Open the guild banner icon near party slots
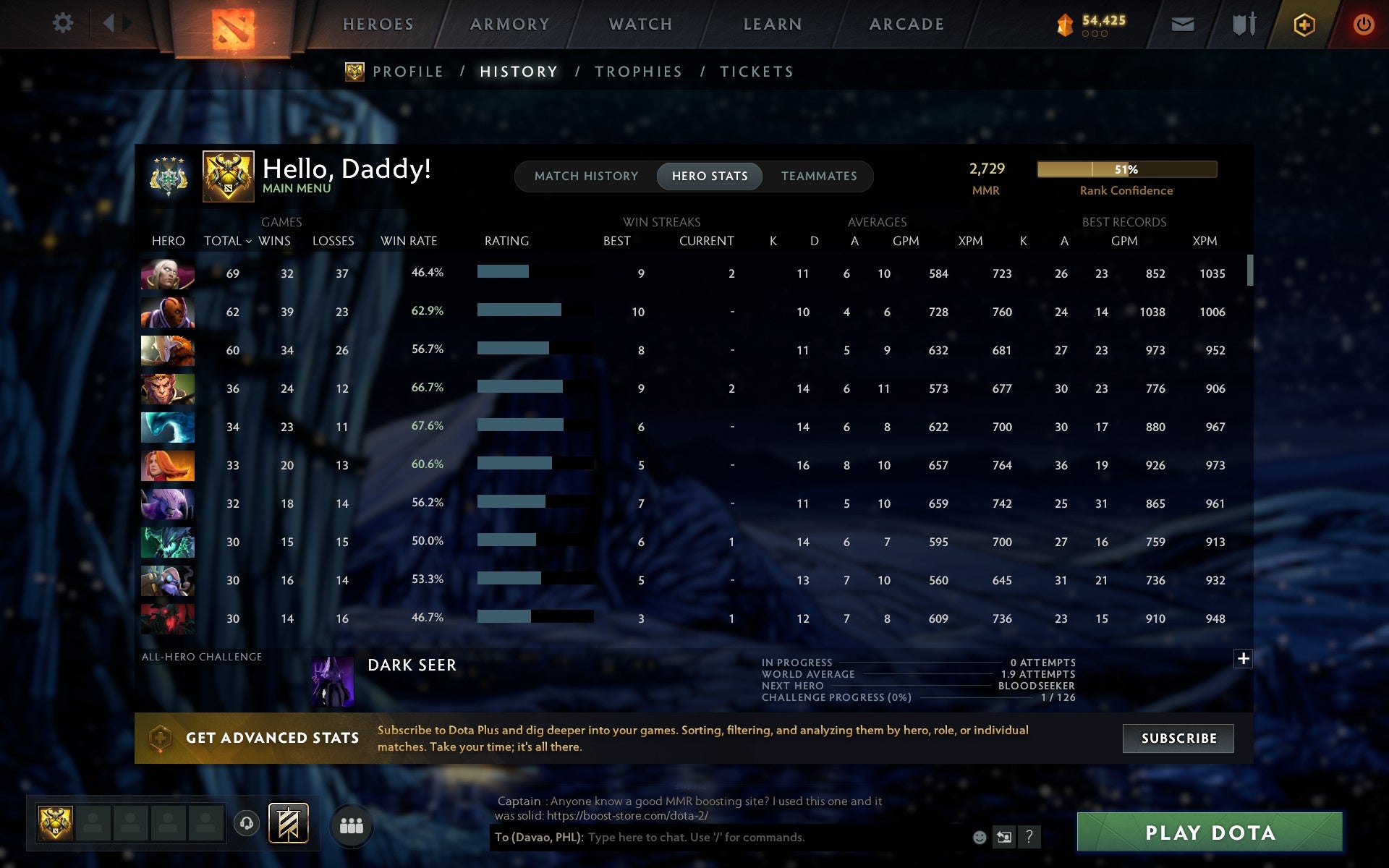The image size is (1389, 868). (289, 823)
